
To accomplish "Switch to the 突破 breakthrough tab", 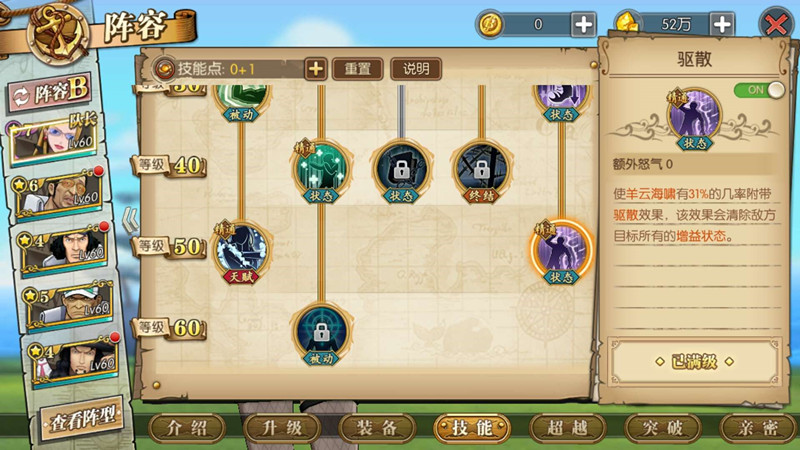I will [x=662, y=428].
